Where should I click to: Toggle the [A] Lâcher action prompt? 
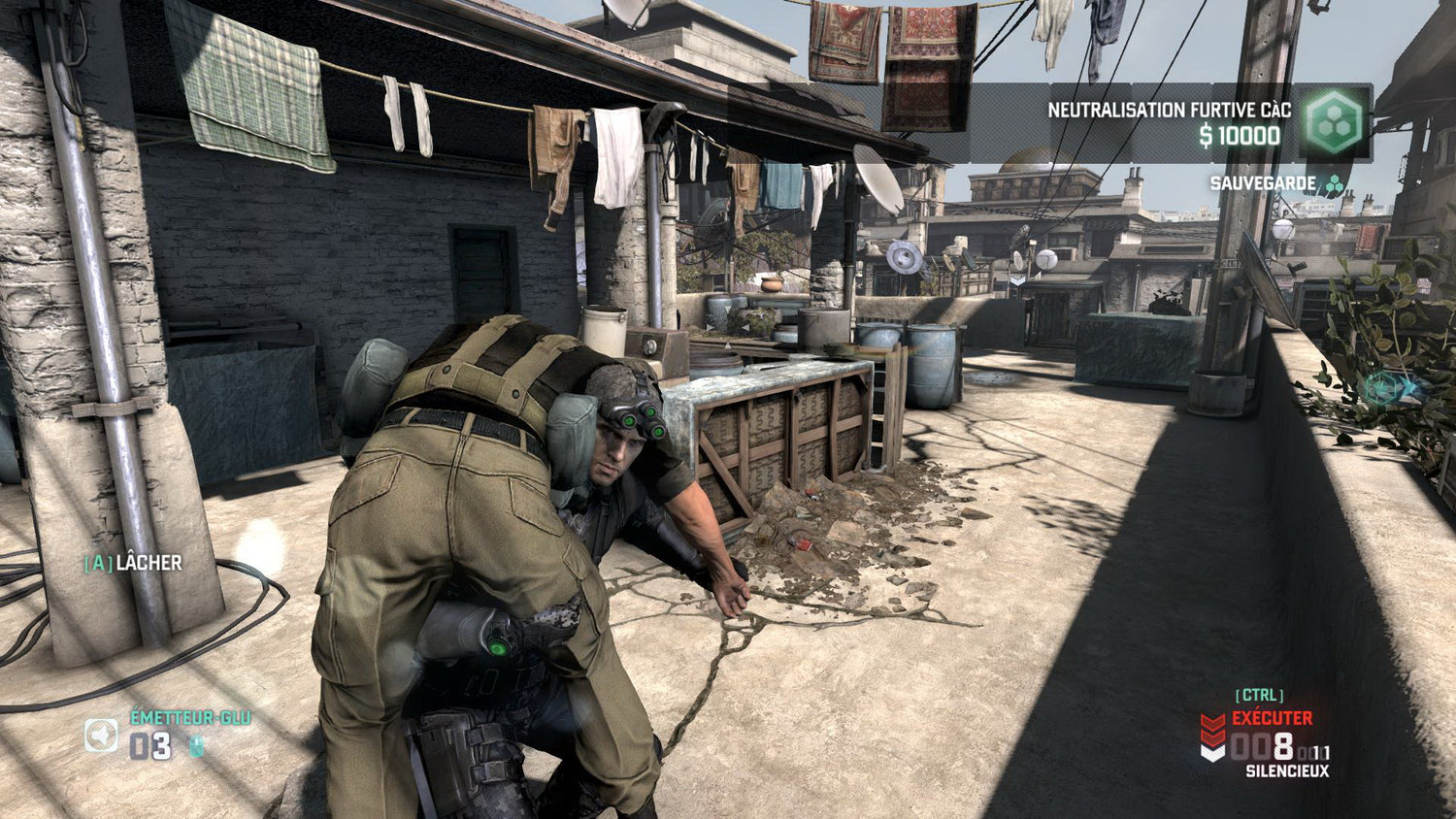coord(132,562)
